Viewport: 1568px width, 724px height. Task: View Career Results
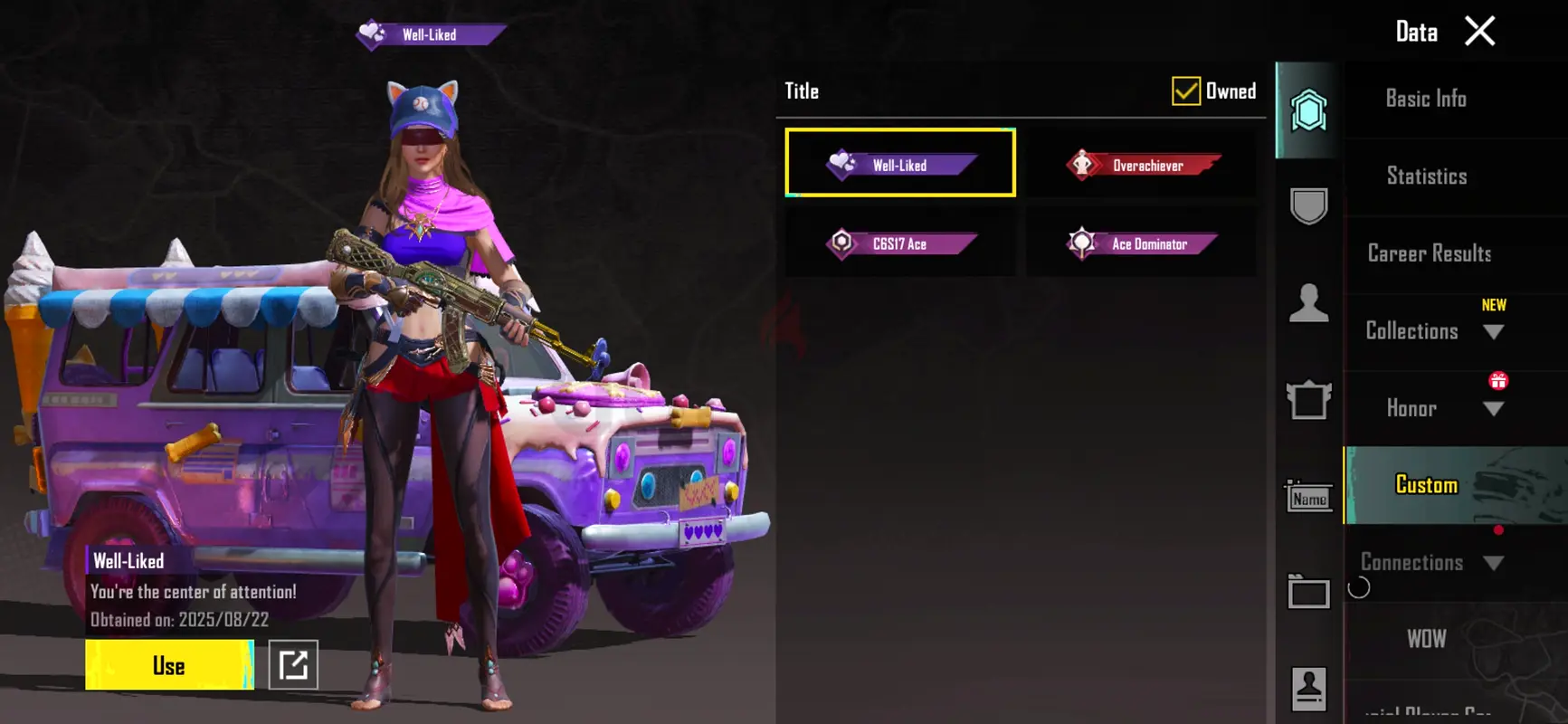(1430, 253)
